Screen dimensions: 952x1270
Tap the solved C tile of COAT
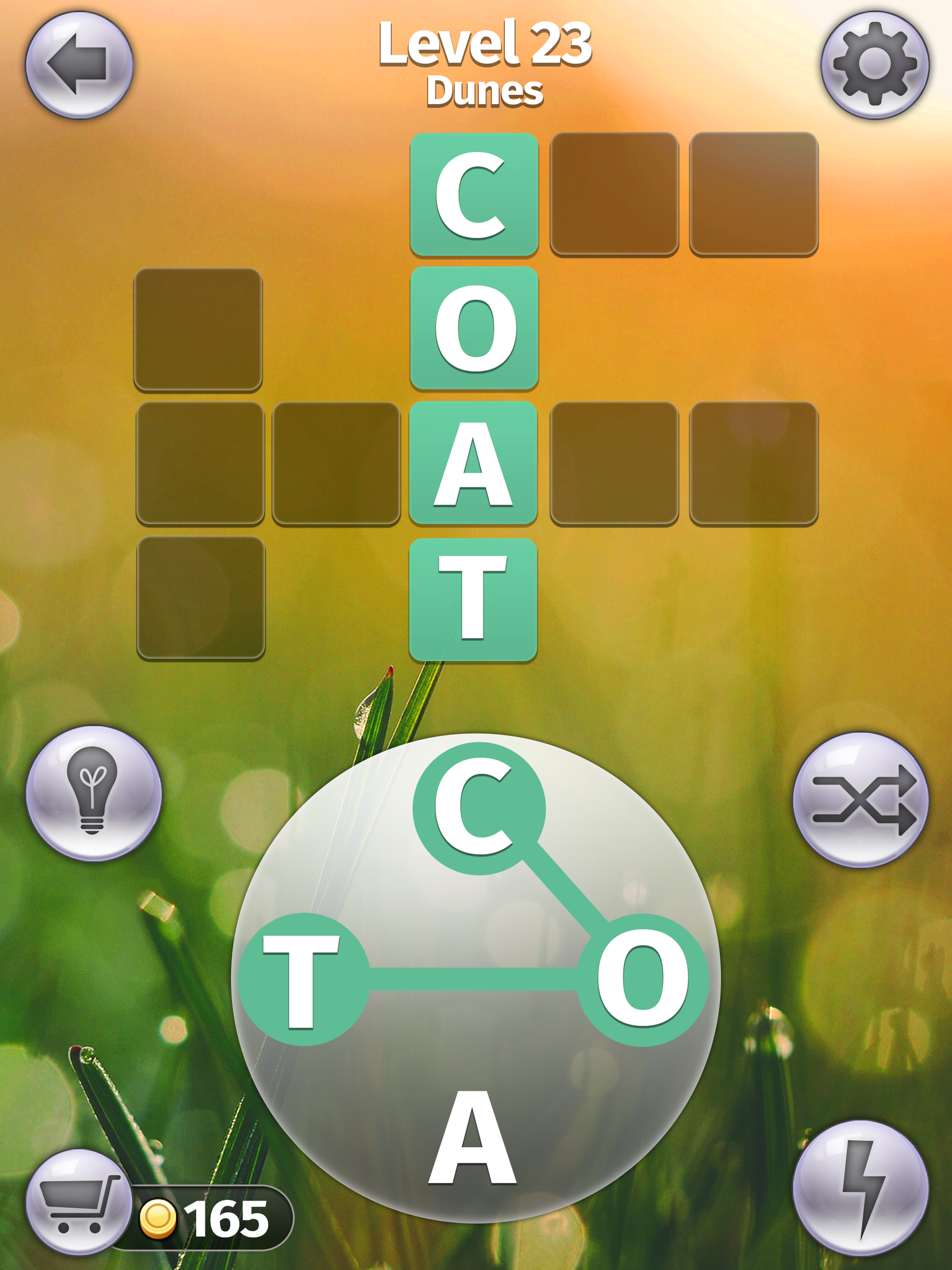coord(474,192)
